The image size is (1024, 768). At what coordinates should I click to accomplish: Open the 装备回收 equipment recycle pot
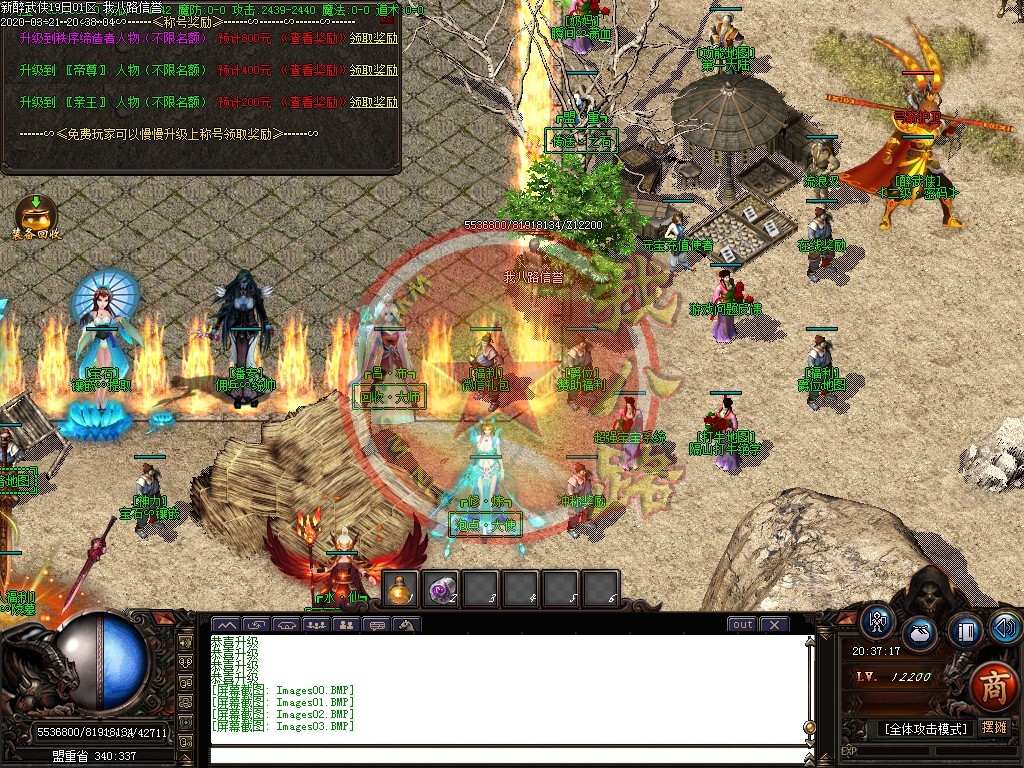point(35,214)
